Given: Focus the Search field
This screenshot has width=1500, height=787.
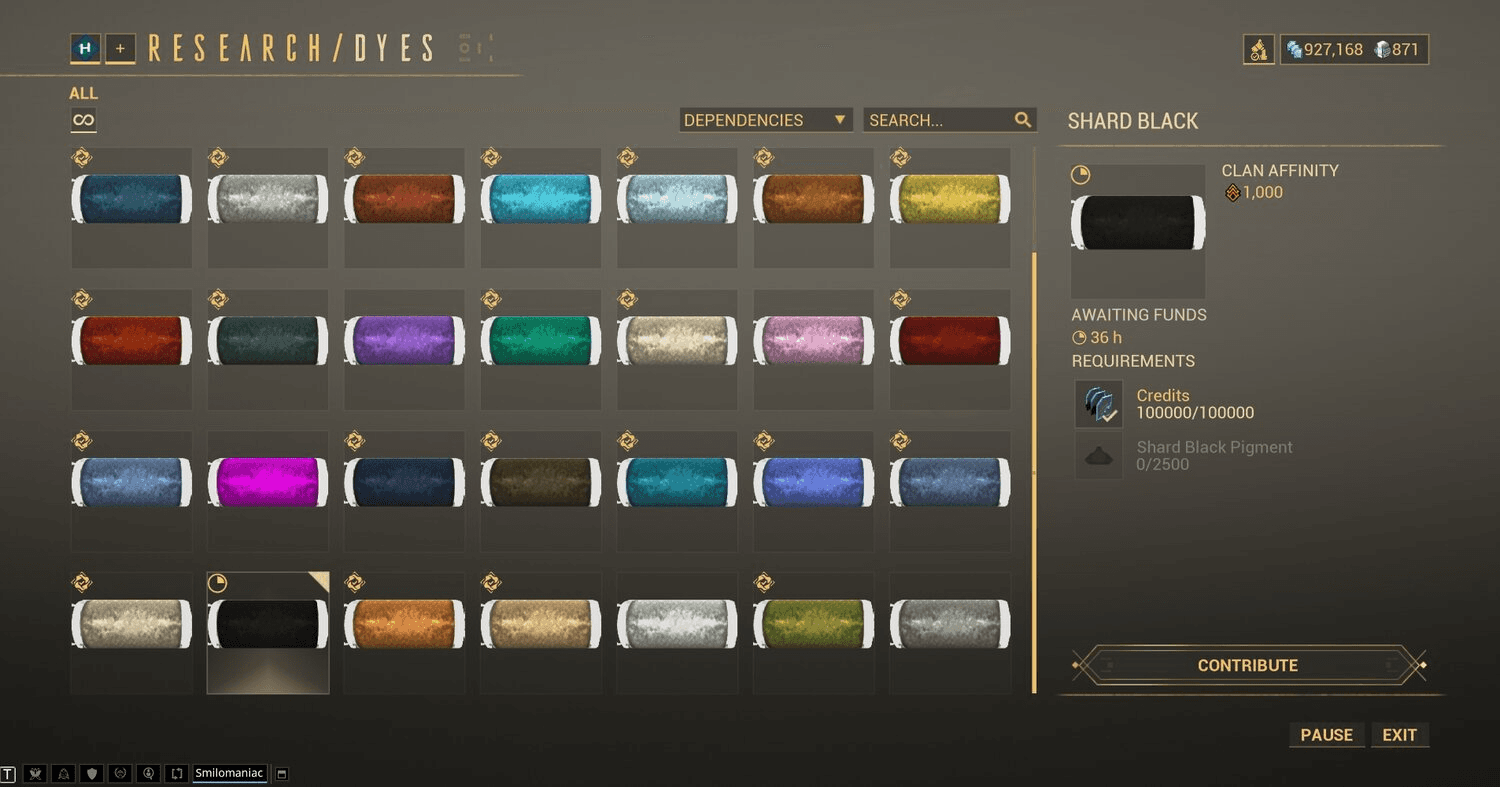Looking at the screenshot, I should (940, 120).
